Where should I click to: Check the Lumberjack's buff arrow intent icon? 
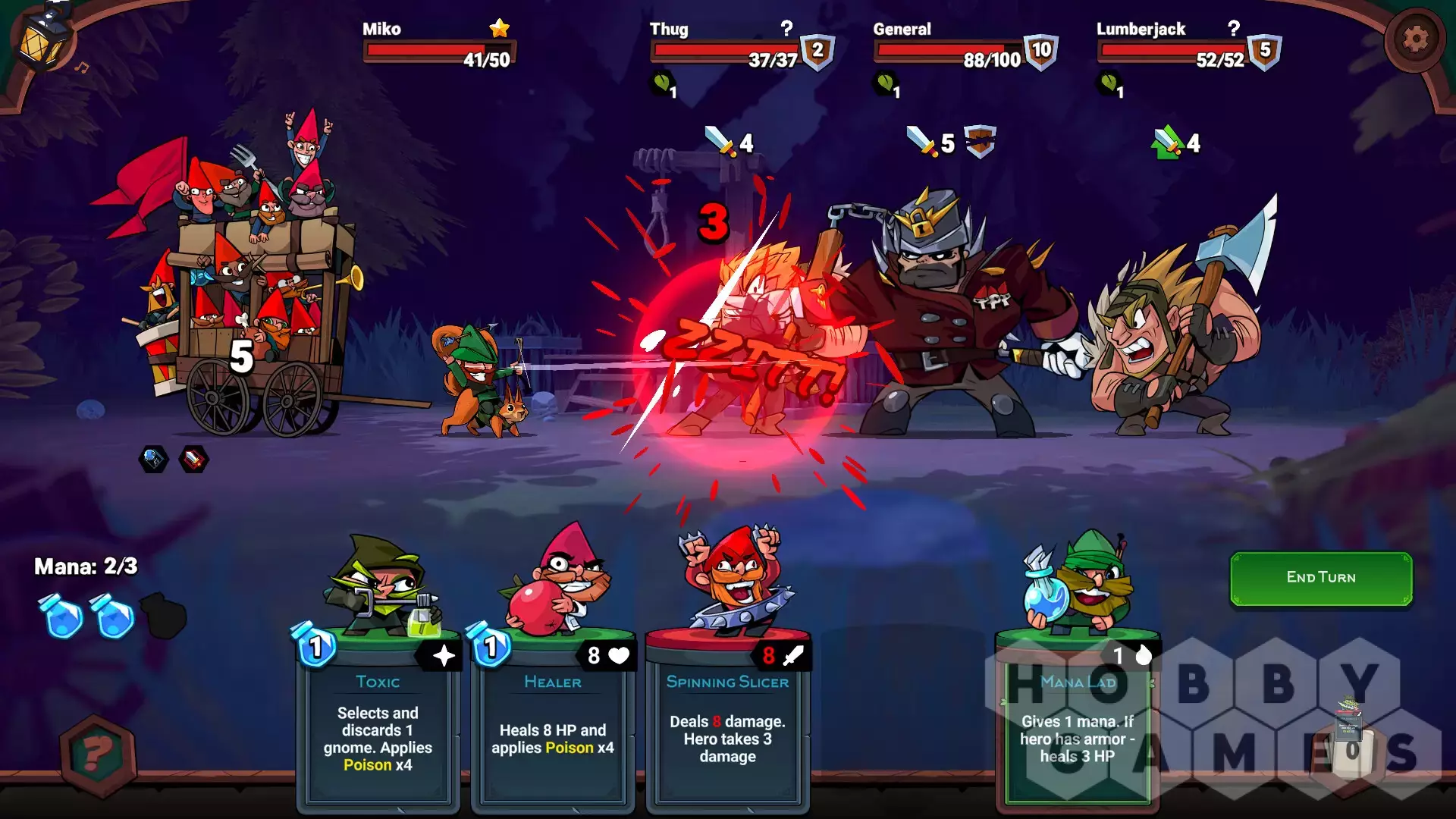pos(1168,143)
